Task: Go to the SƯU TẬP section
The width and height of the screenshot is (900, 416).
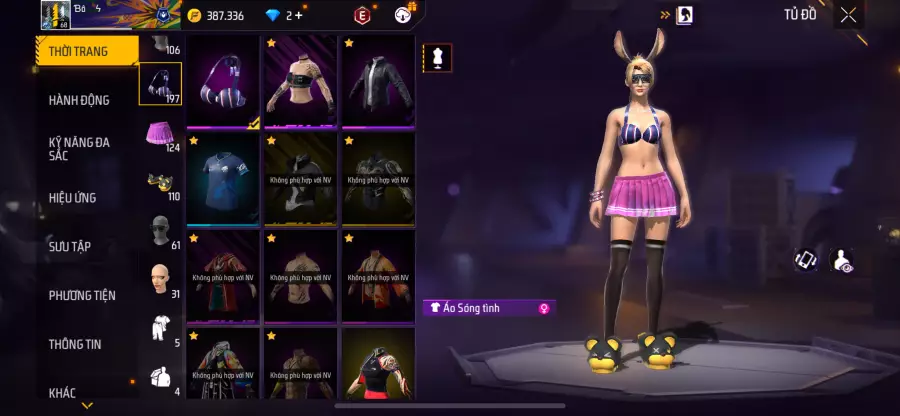Action: click(70, 246)
